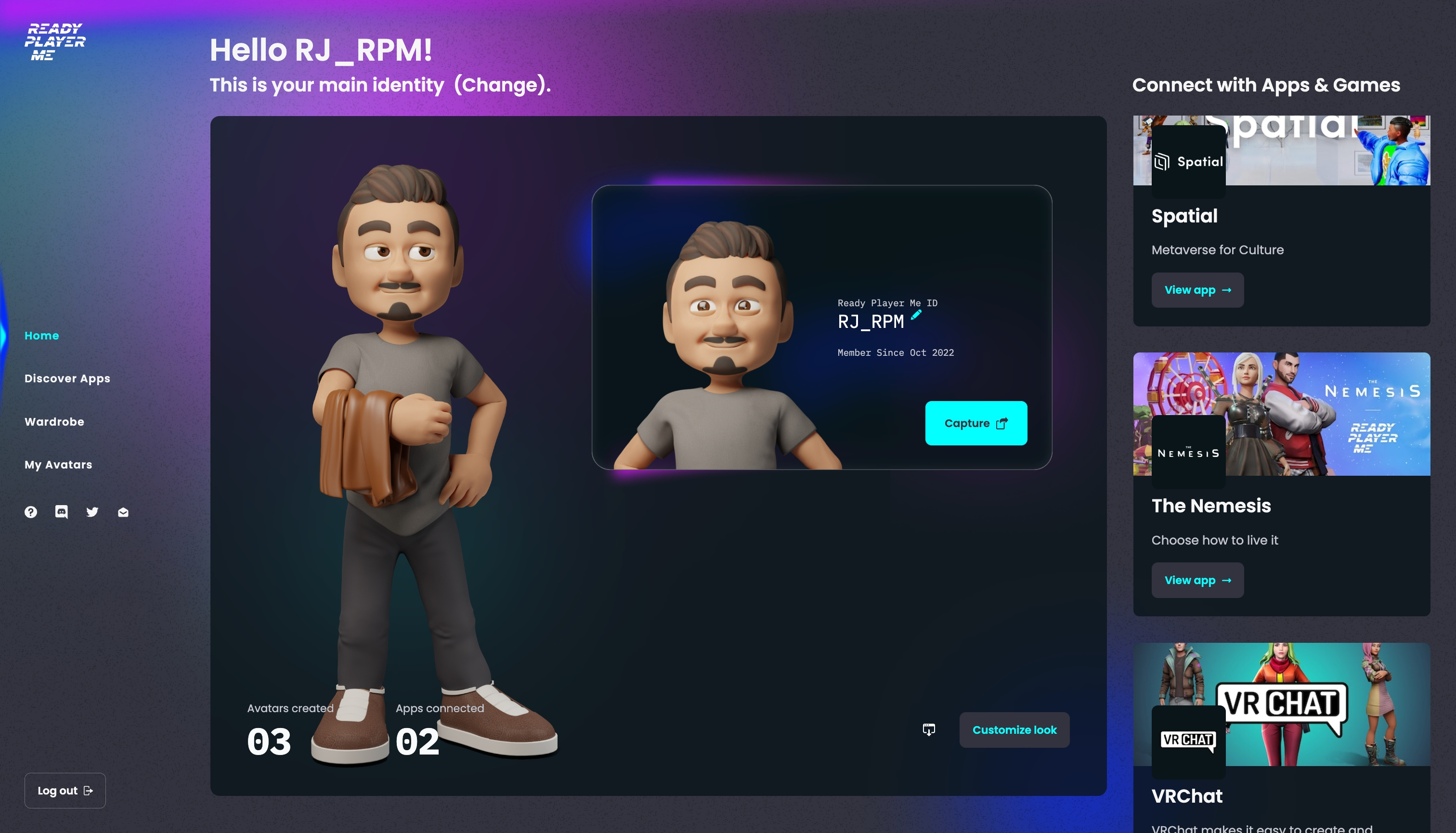Screen dimensions: 1456x833
Task: Click the avatar download icon
Action: (928, 729)
